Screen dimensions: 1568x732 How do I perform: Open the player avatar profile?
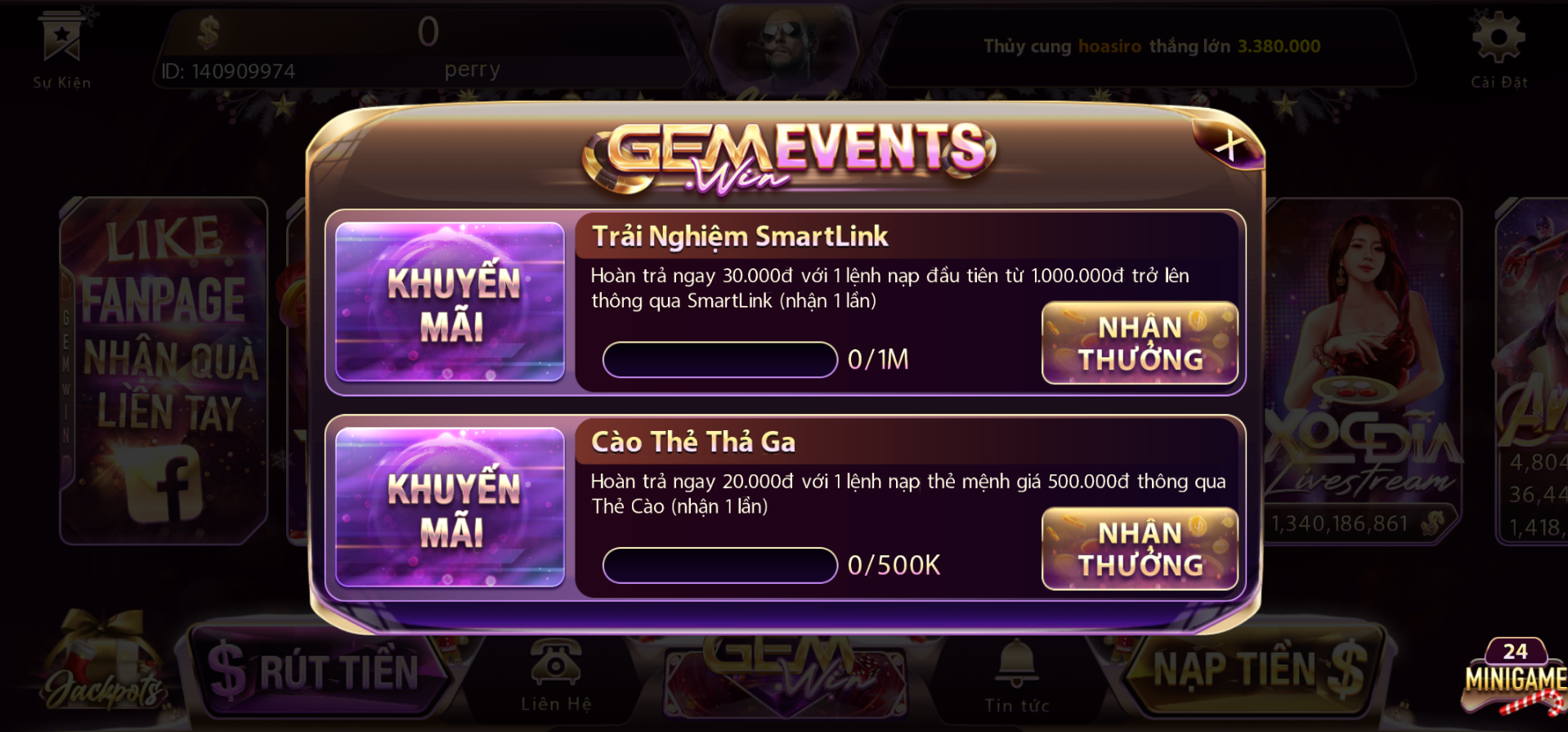coord(786,41)
